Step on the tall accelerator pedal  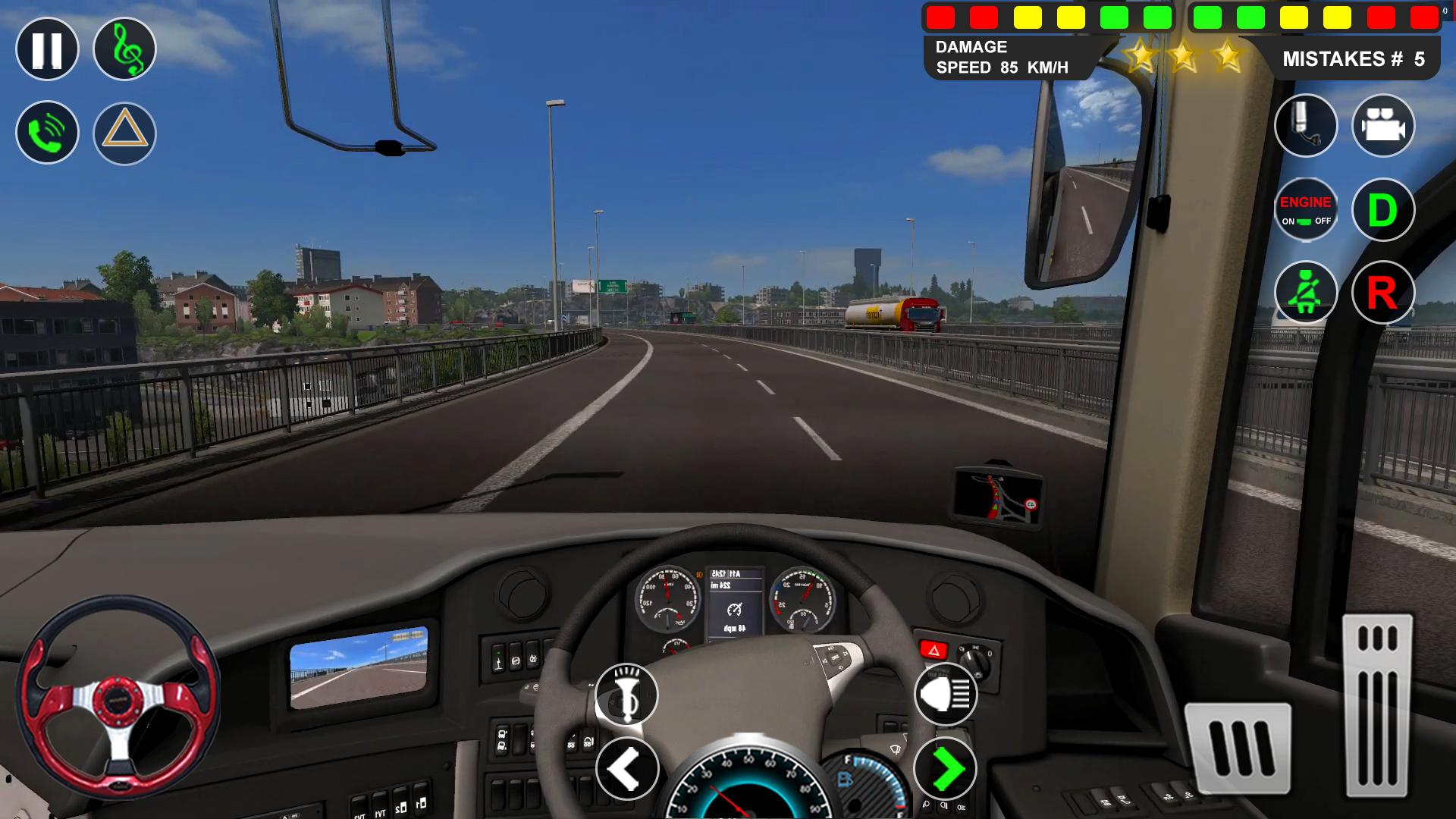(1377, 705)
